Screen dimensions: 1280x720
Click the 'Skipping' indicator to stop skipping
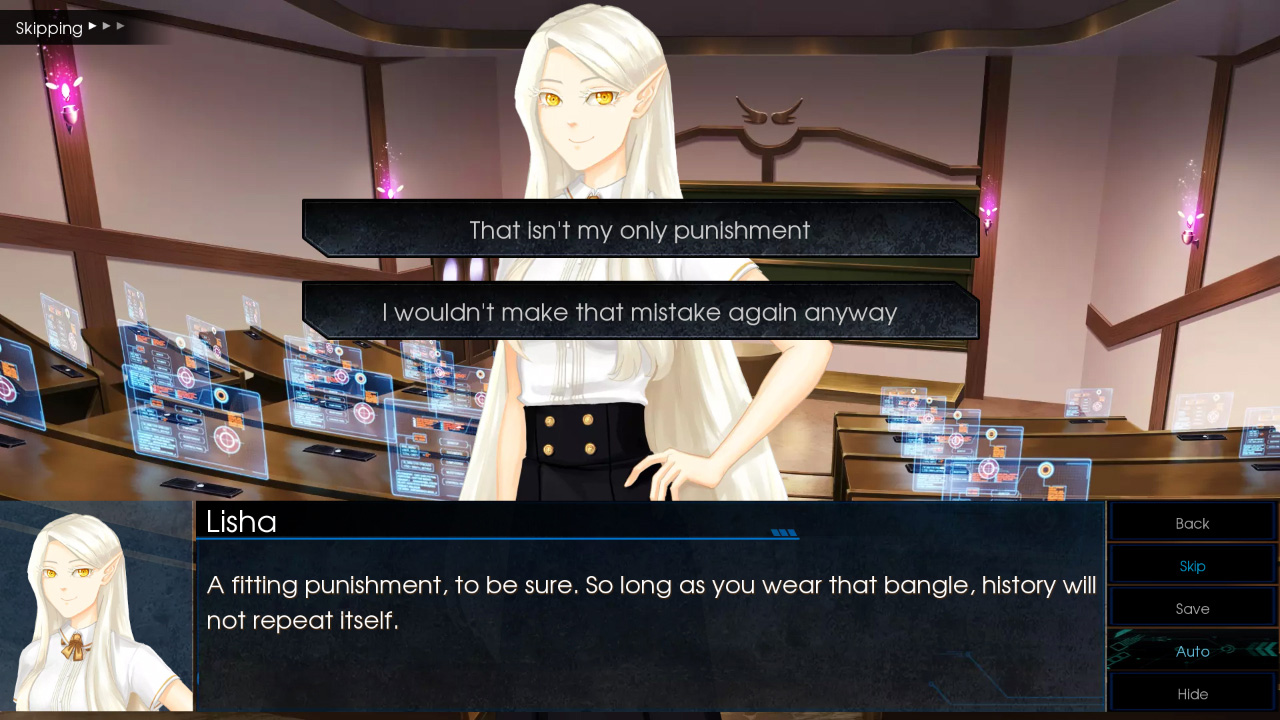click(48, 27)
